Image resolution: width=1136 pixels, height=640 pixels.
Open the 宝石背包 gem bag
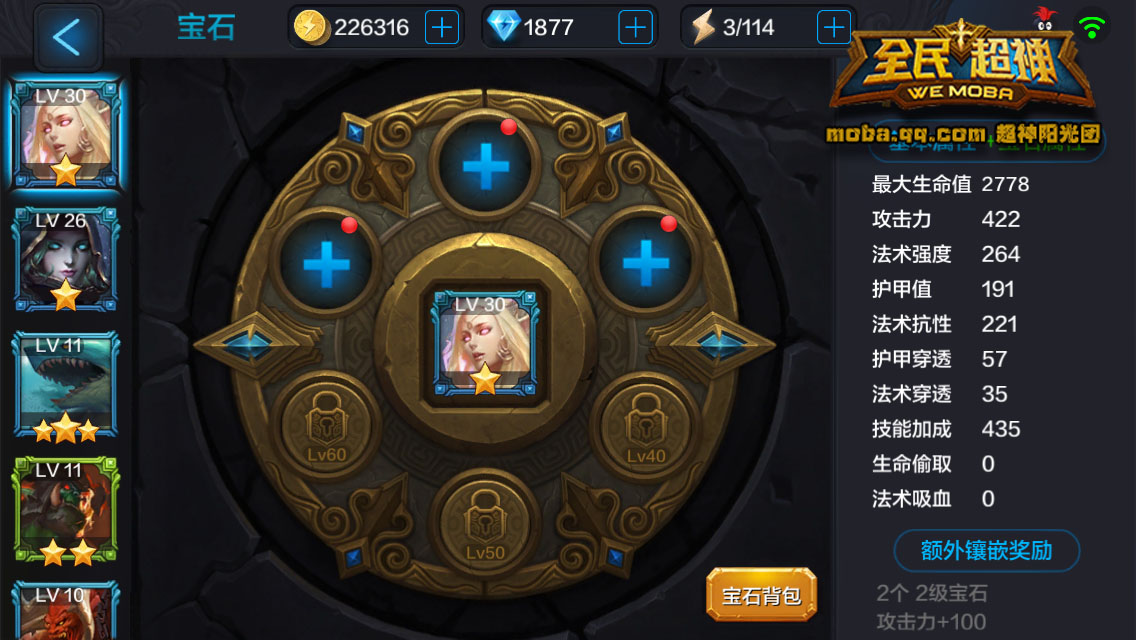[x=761, y=596]
